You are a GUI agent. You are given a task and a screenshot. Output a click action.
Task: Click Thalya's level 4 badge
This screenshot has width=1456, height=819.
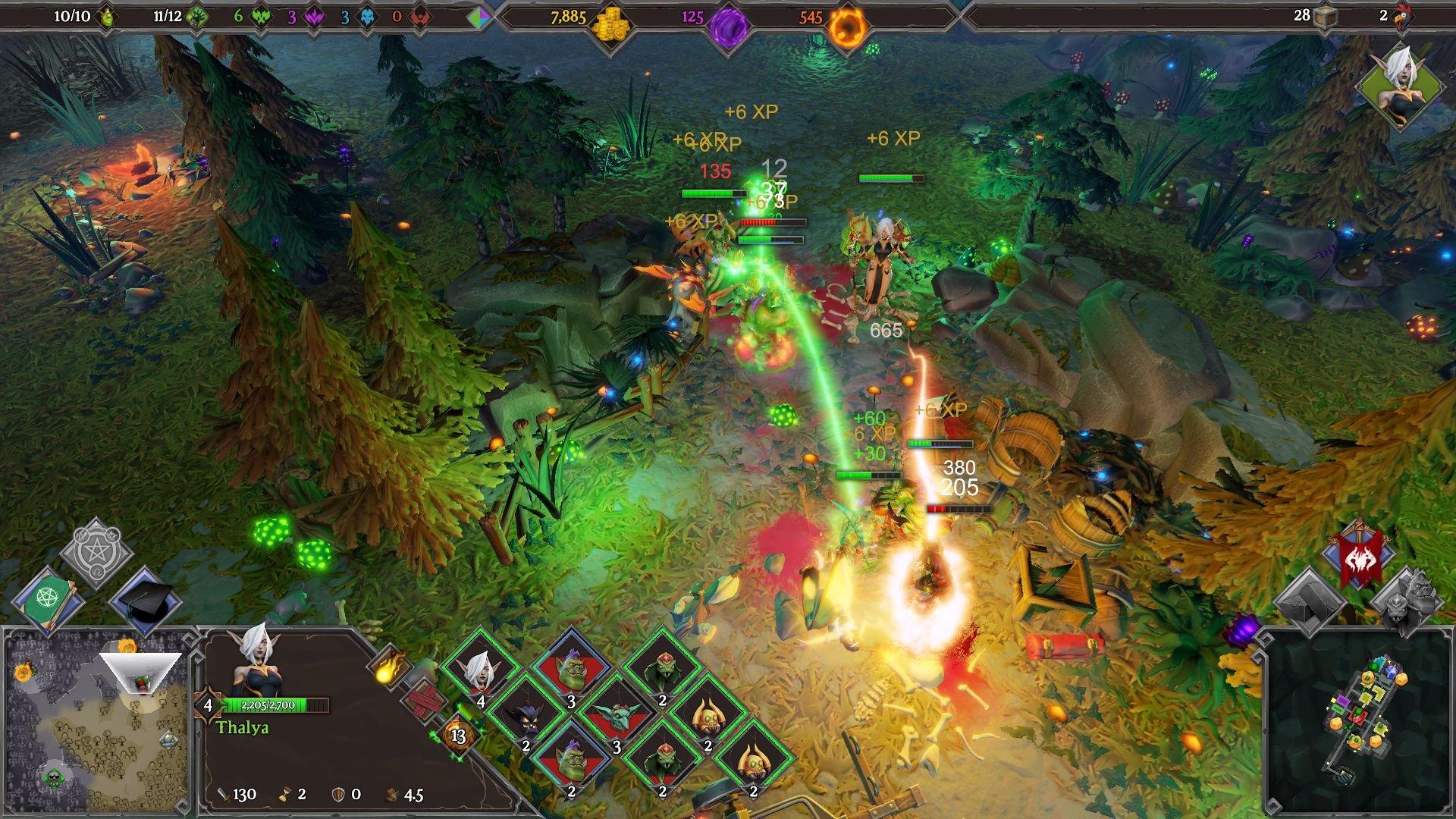[x=209, y=706]
